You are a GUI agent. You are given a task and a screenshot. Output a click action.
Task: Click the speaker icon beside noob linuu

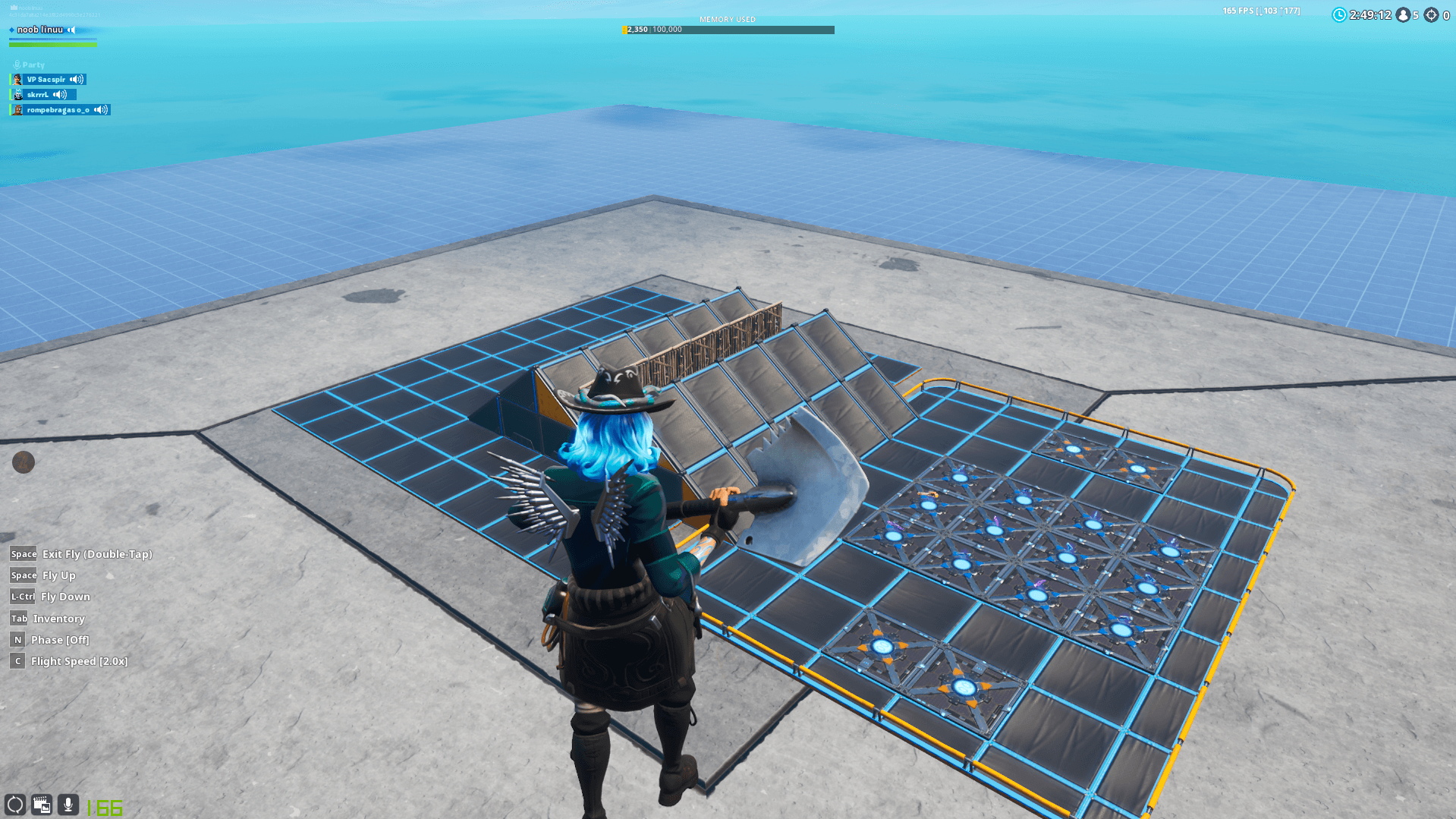[x=71, y=30]
